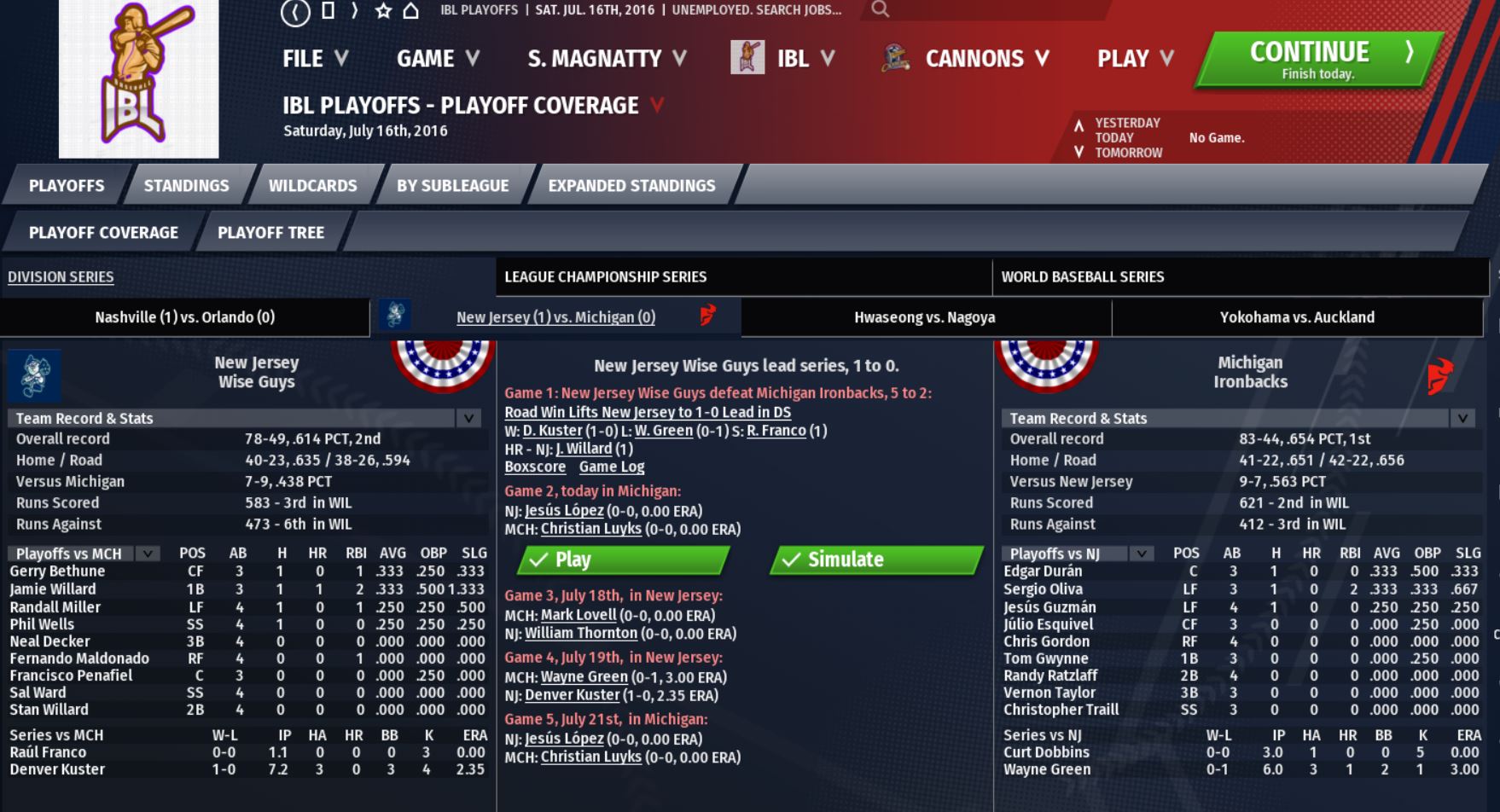Open the Expanded Standings tab
1500x812 pixels.
point(631,186)
